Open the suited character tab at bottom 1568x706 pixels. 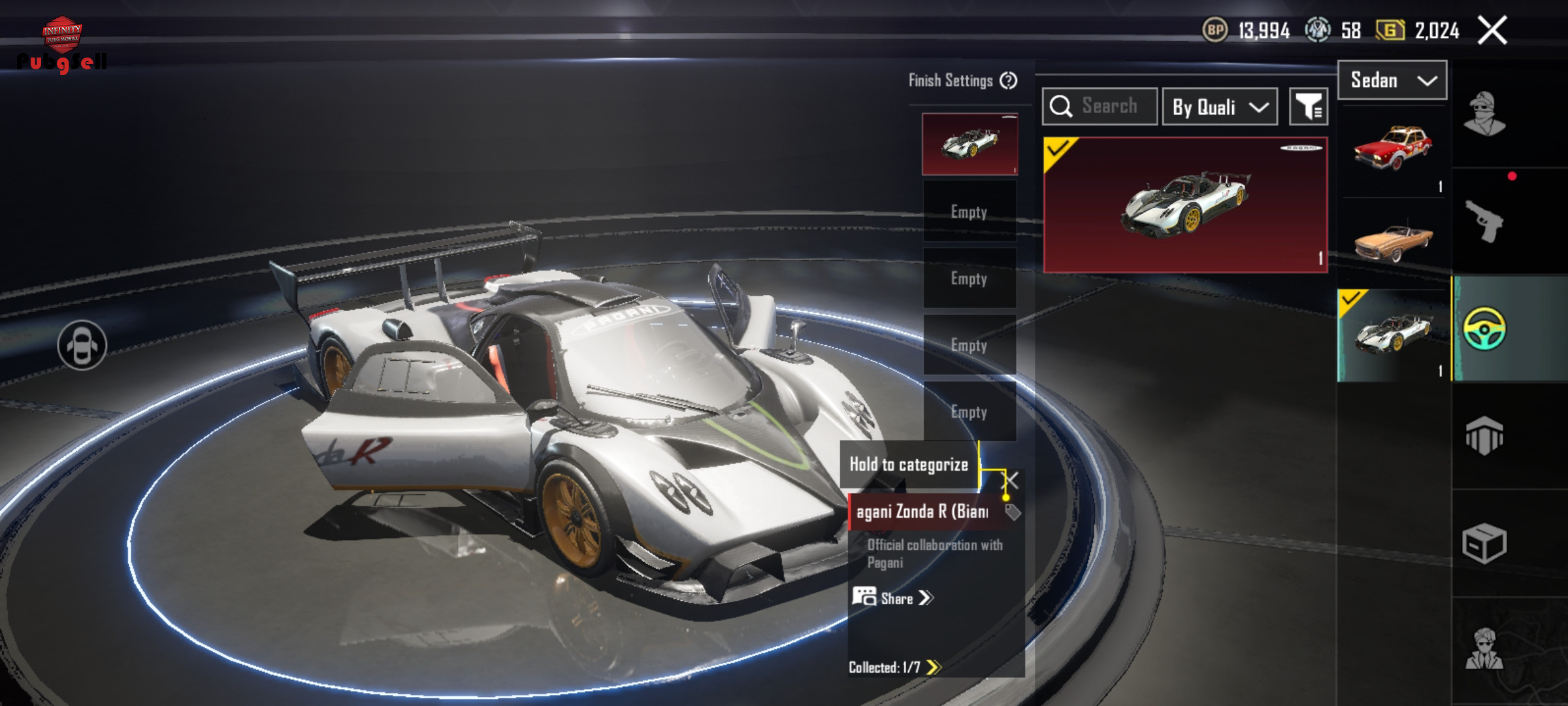click(1484, 649)
